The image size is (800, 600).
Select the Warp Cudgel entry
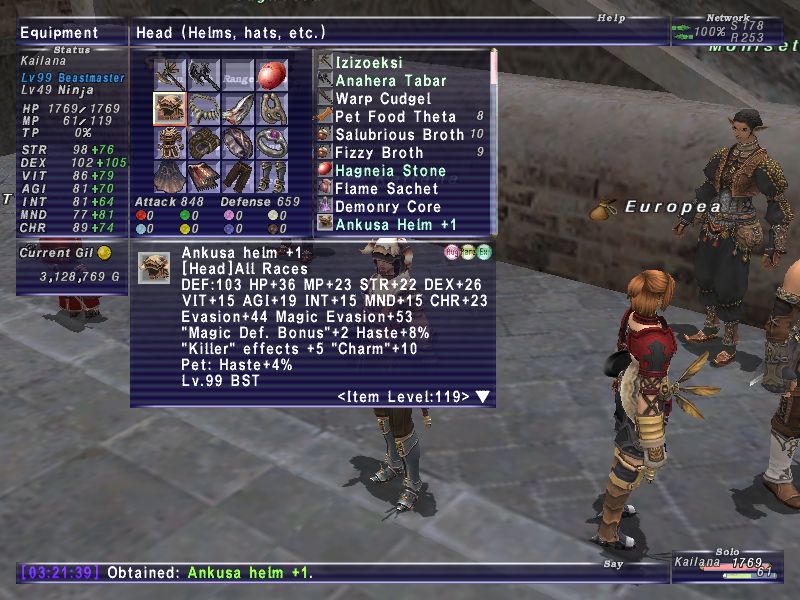click(x=383, y=98)
